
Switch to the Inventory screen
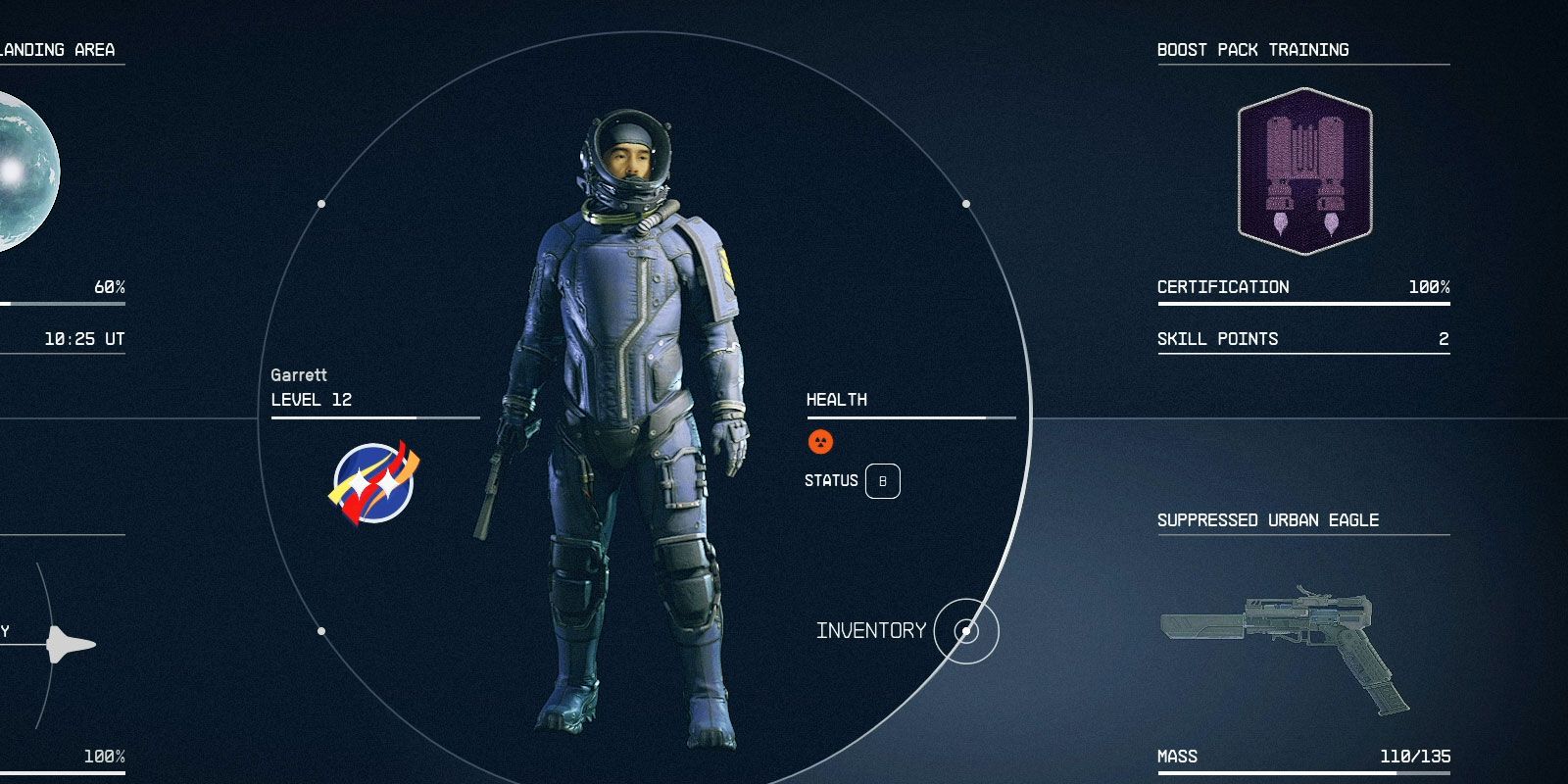tap(871, 631)
